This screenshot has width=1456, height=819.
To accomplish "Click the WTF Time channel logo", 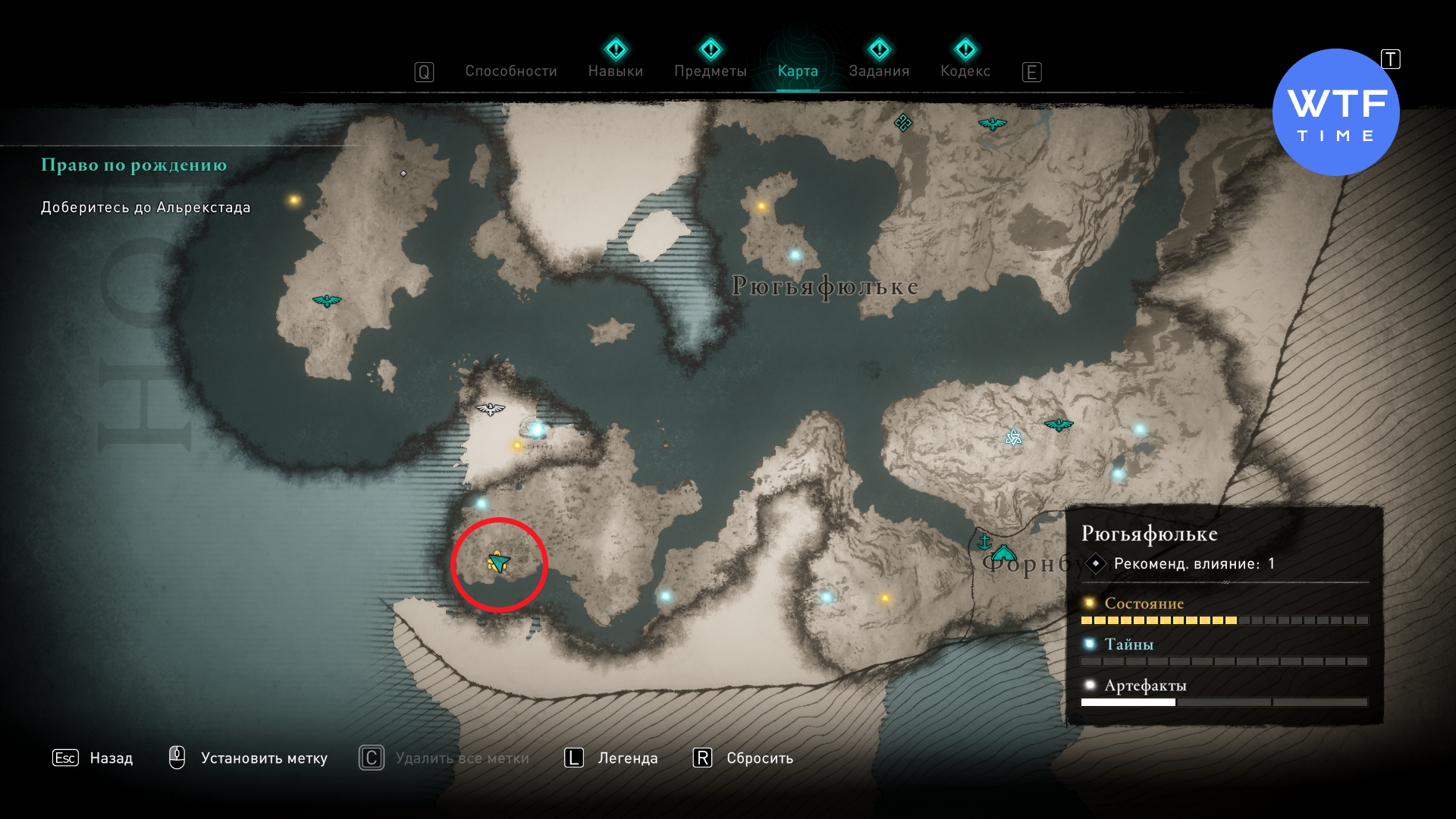I will tap(1335, 113).
